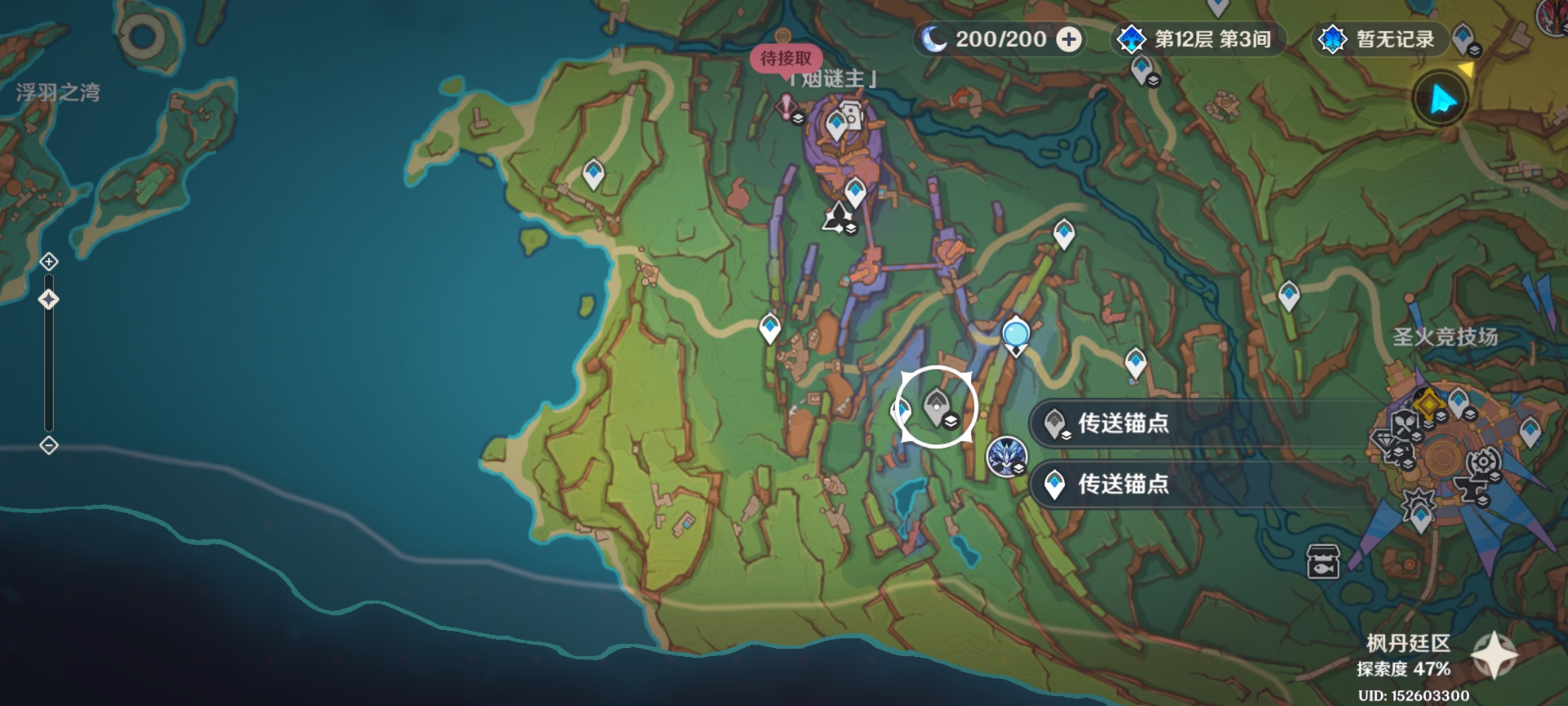The image size is (1568, 706).
Task: Select the fishing shop map marker
Action: pyautogui.click(x=1323, y=561)
